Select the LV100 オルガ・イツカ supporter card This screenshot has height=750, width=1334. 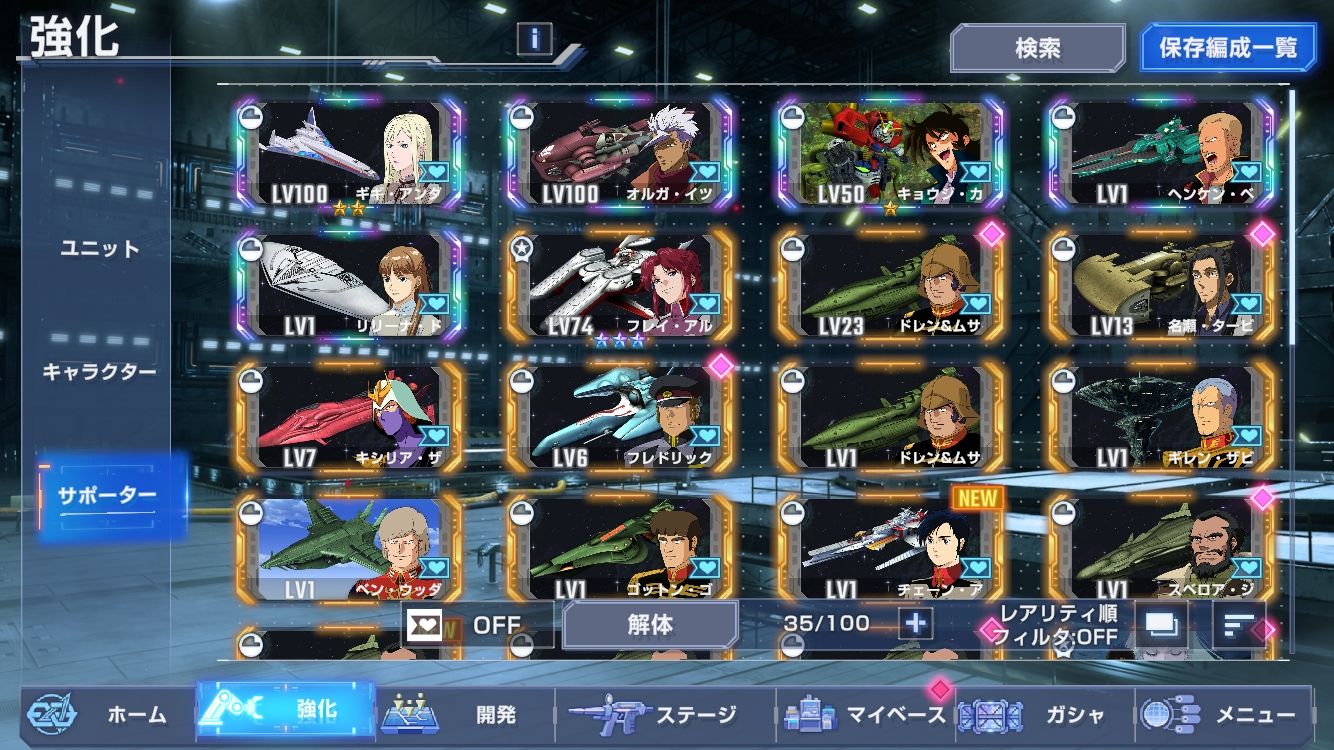pos(620,152)
